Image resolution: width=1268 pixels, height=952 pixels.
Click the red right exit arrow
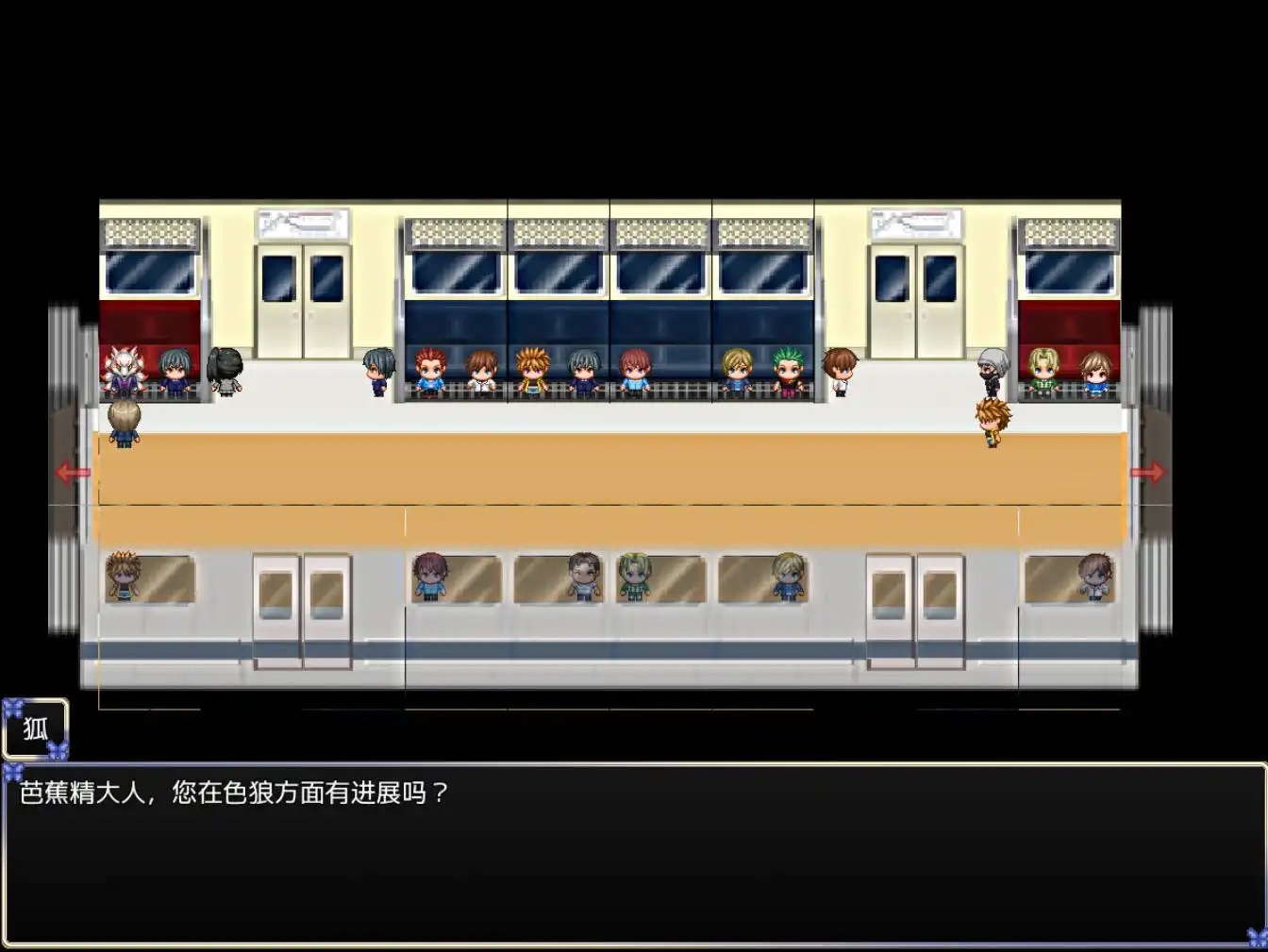point(1147,472)
